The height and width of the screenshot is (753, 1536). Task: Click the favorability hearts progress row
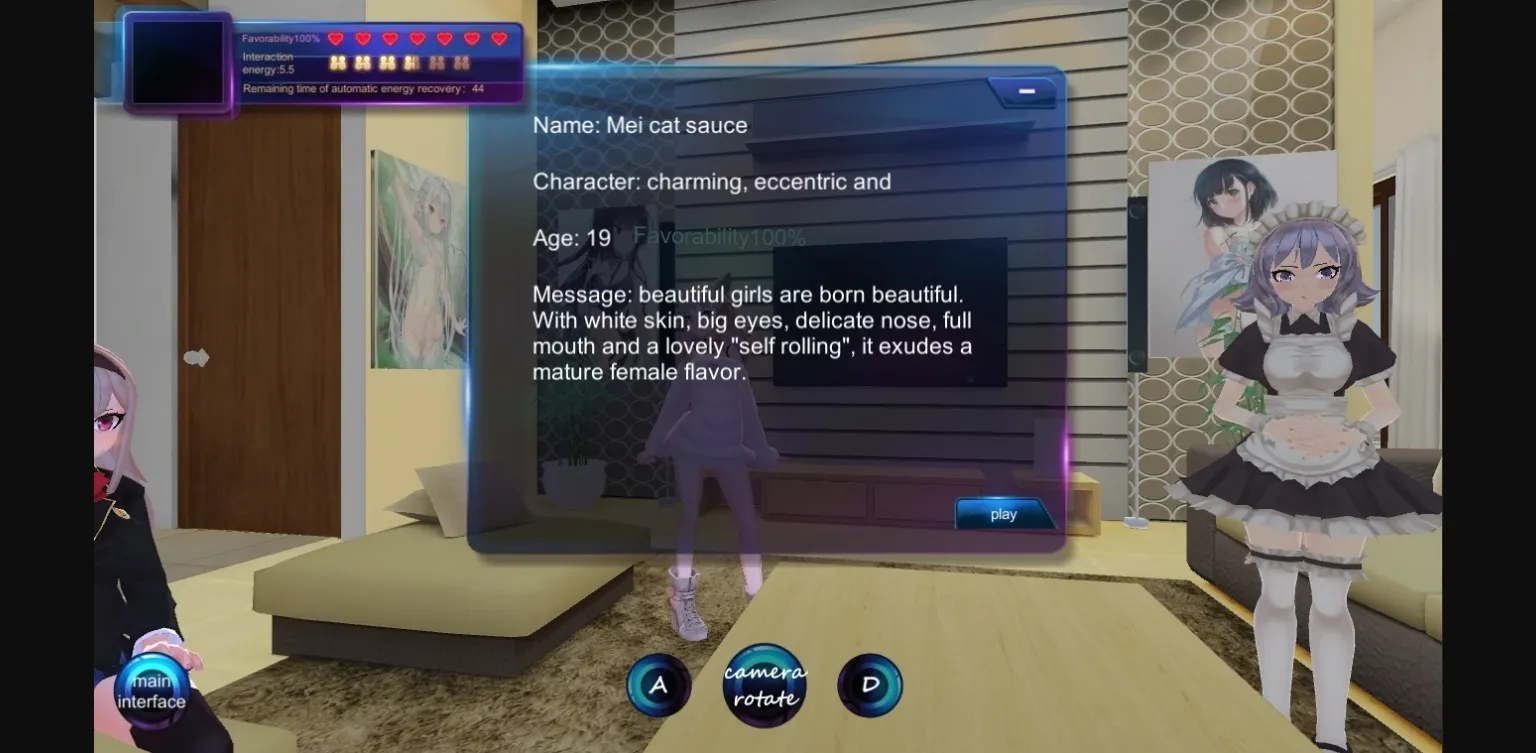point(415,38)
